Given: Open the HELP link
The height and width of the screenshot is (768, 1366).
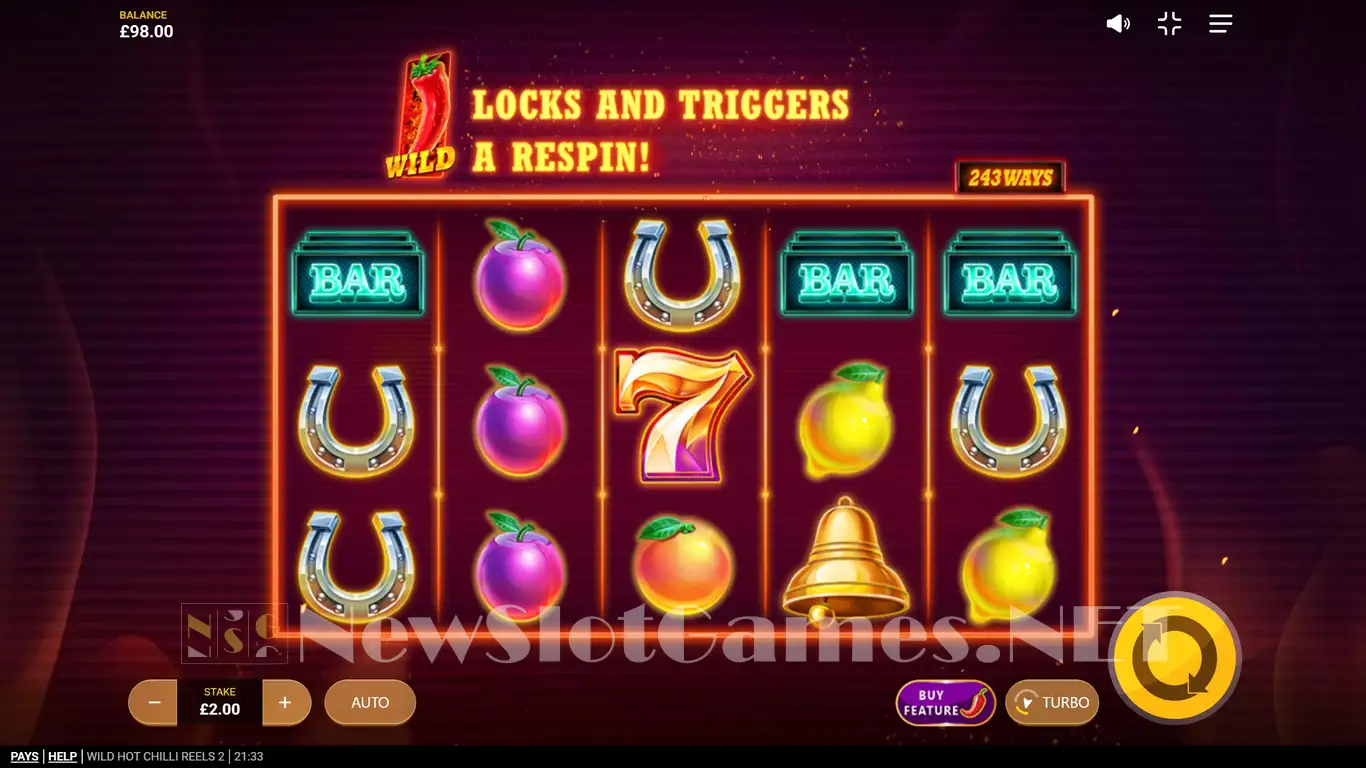Looking at the screenshot, I should [62, 757].
